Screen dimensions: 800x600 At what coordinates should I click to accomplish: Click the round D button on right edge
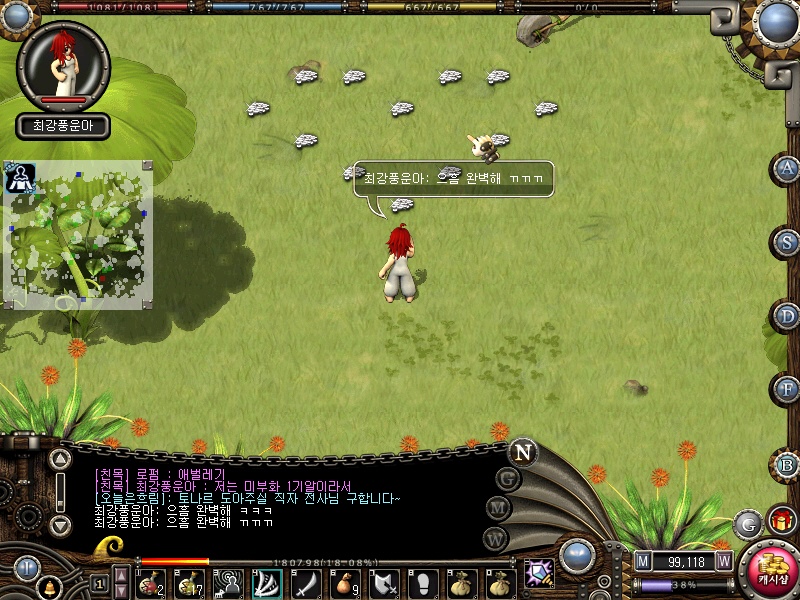(788, 316)
